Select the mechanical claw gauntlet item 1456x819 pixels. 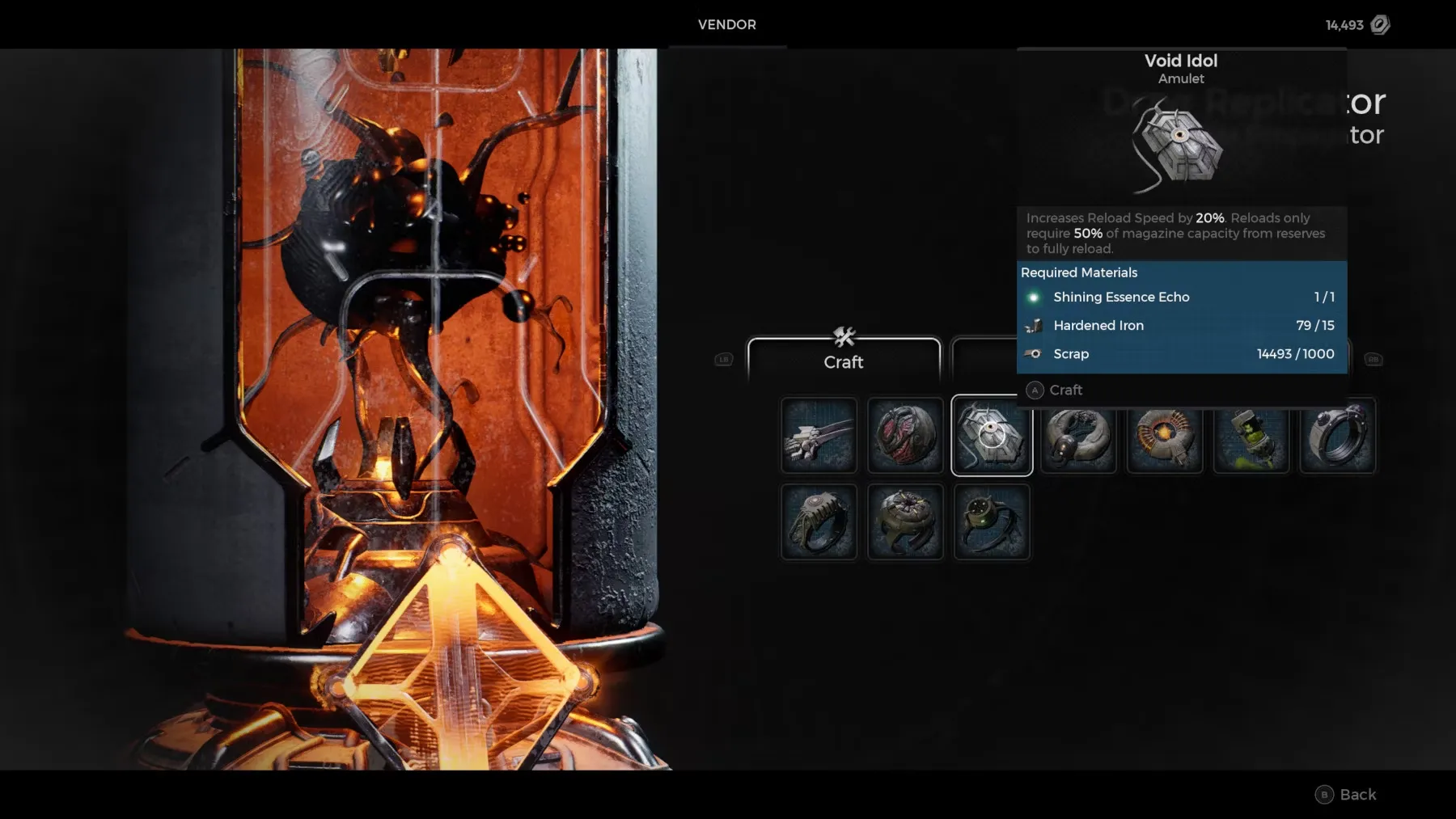[819, 435]
